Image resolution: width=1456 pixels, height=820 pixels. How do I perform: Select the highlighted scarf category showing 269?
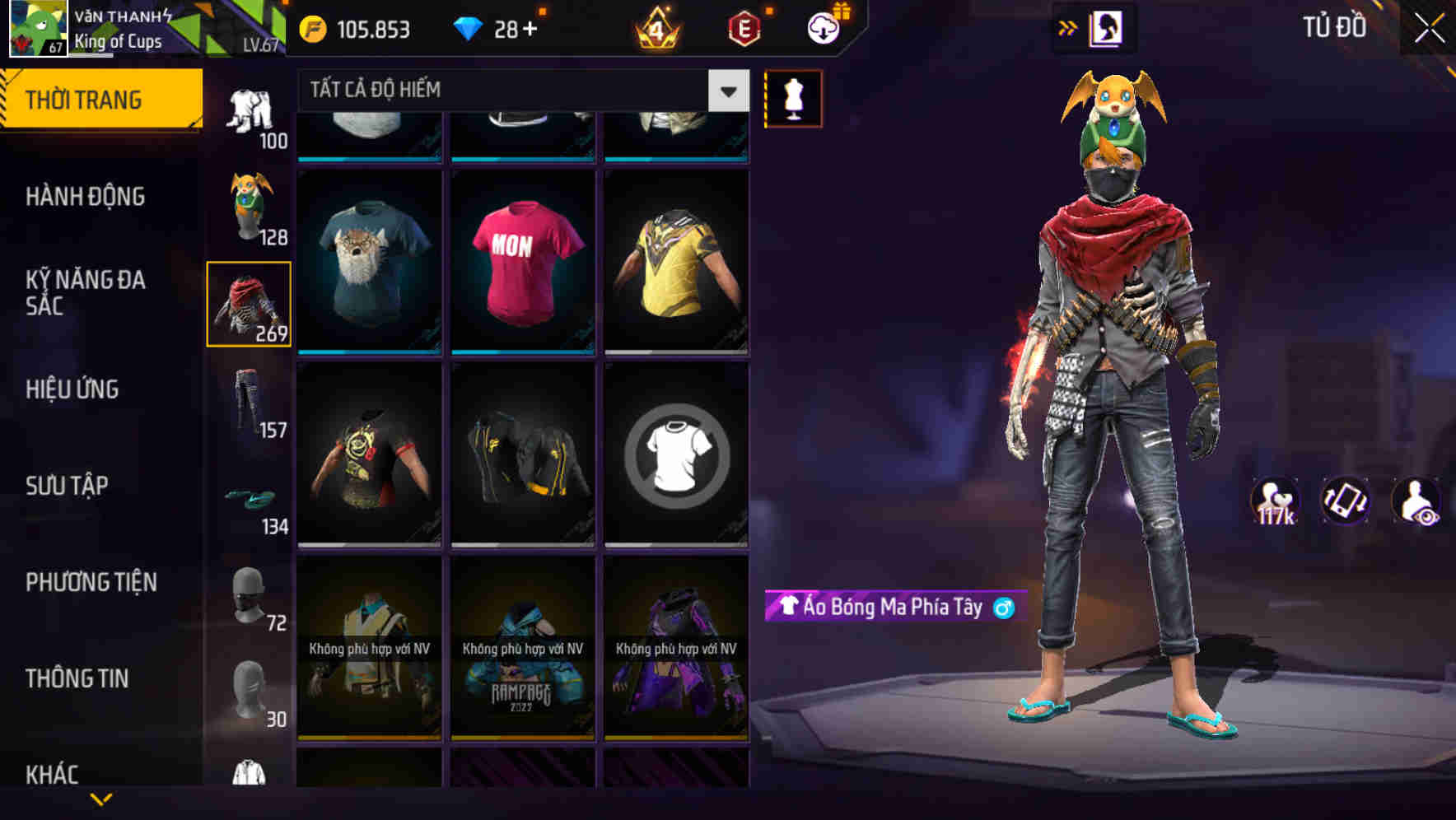tap(249, 303)
